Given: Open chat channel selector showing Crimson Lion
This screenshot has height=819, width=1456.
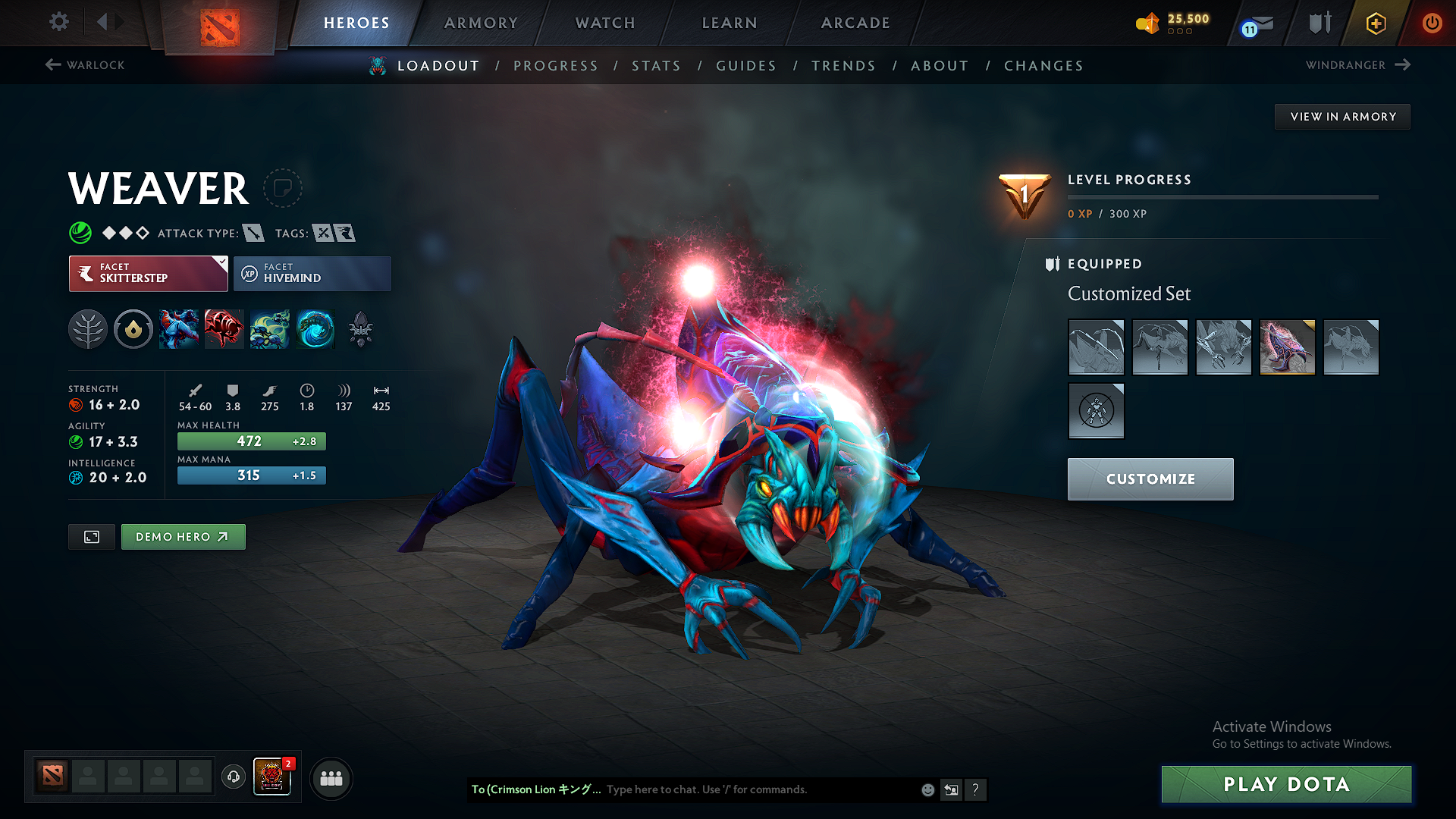Looking at the screenshot, I should coord(536,789).
